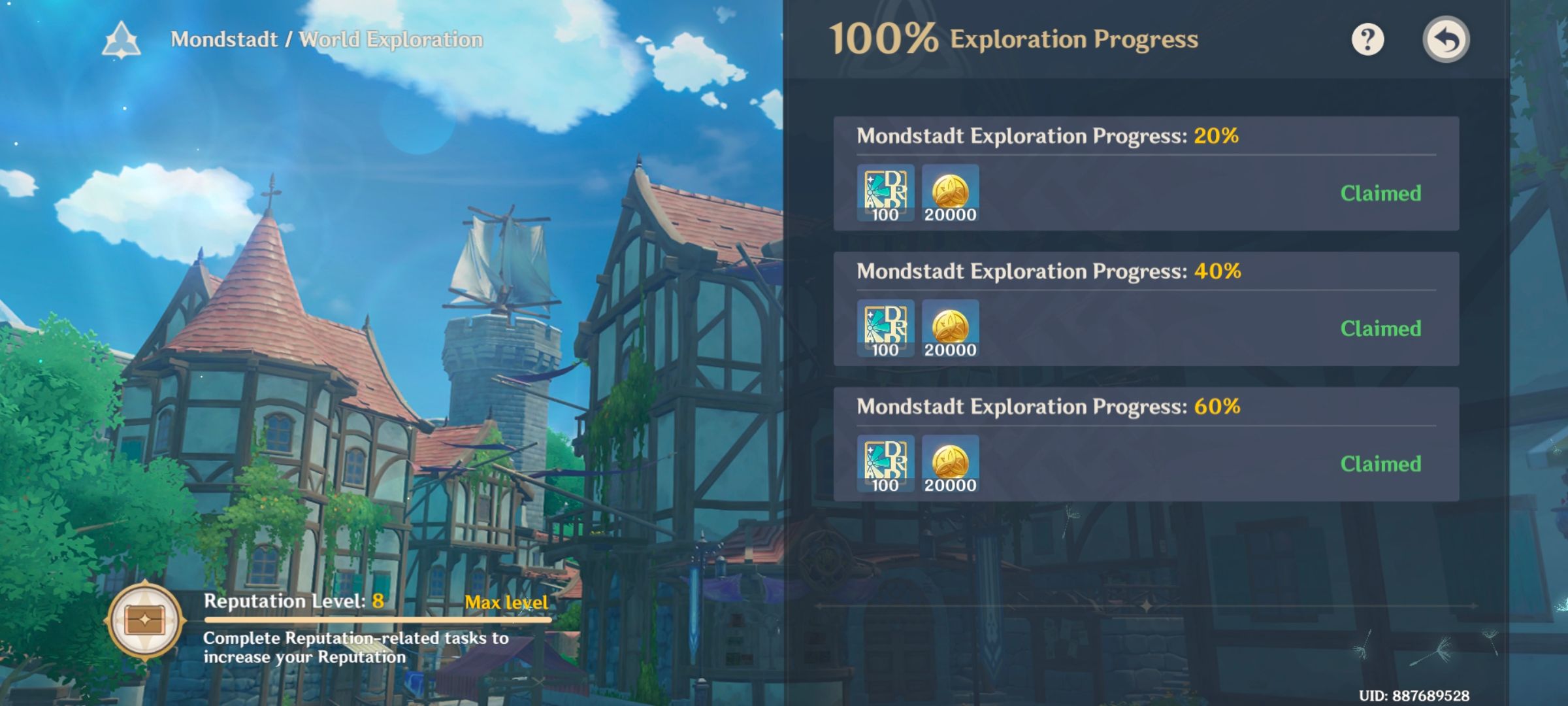The image size is (1568, 706).
Task: Open the help tooltip with the question mark icon
Action: click(x=1367, y=39)
